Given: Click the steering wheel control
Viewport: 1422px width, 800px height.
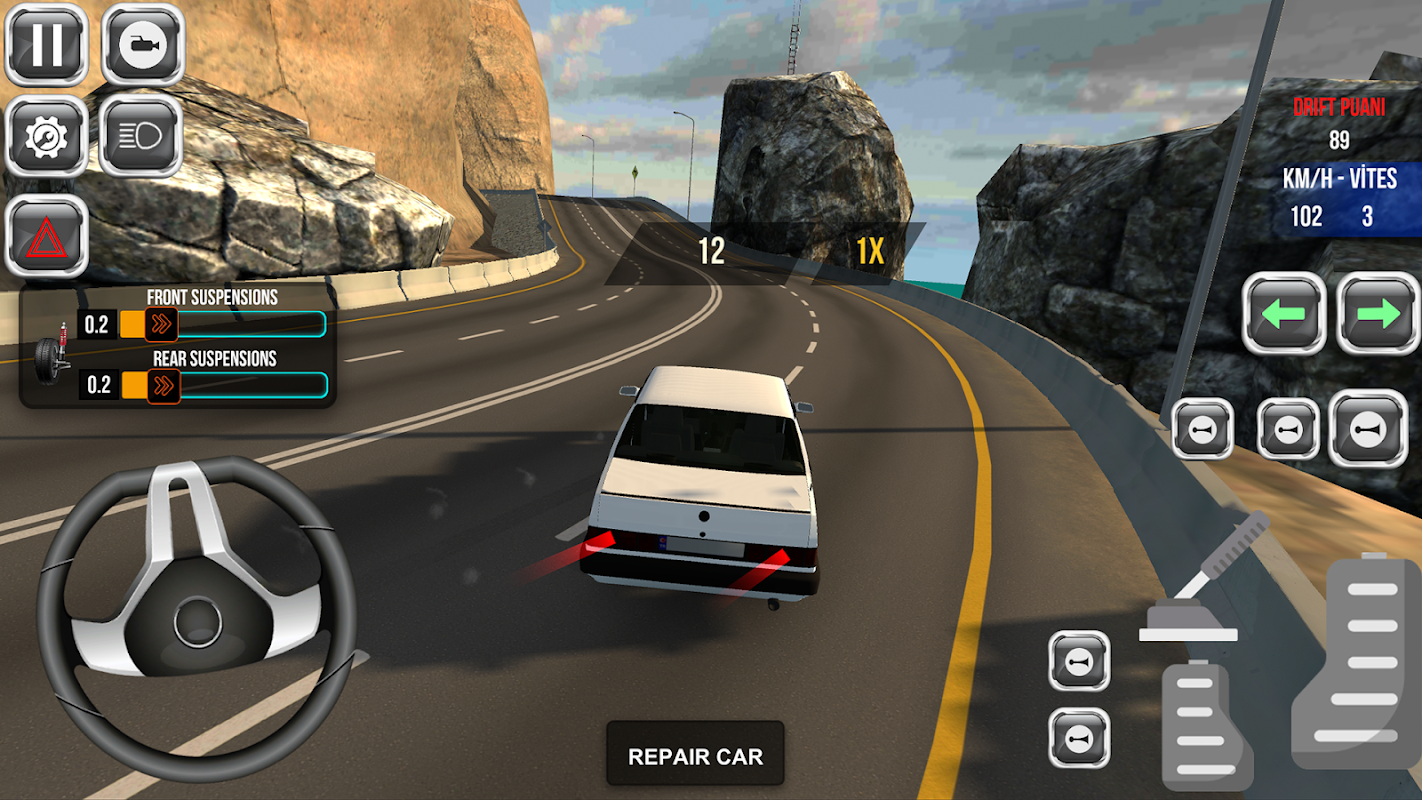Looking at the screenshot, I should tap(196, 618).
